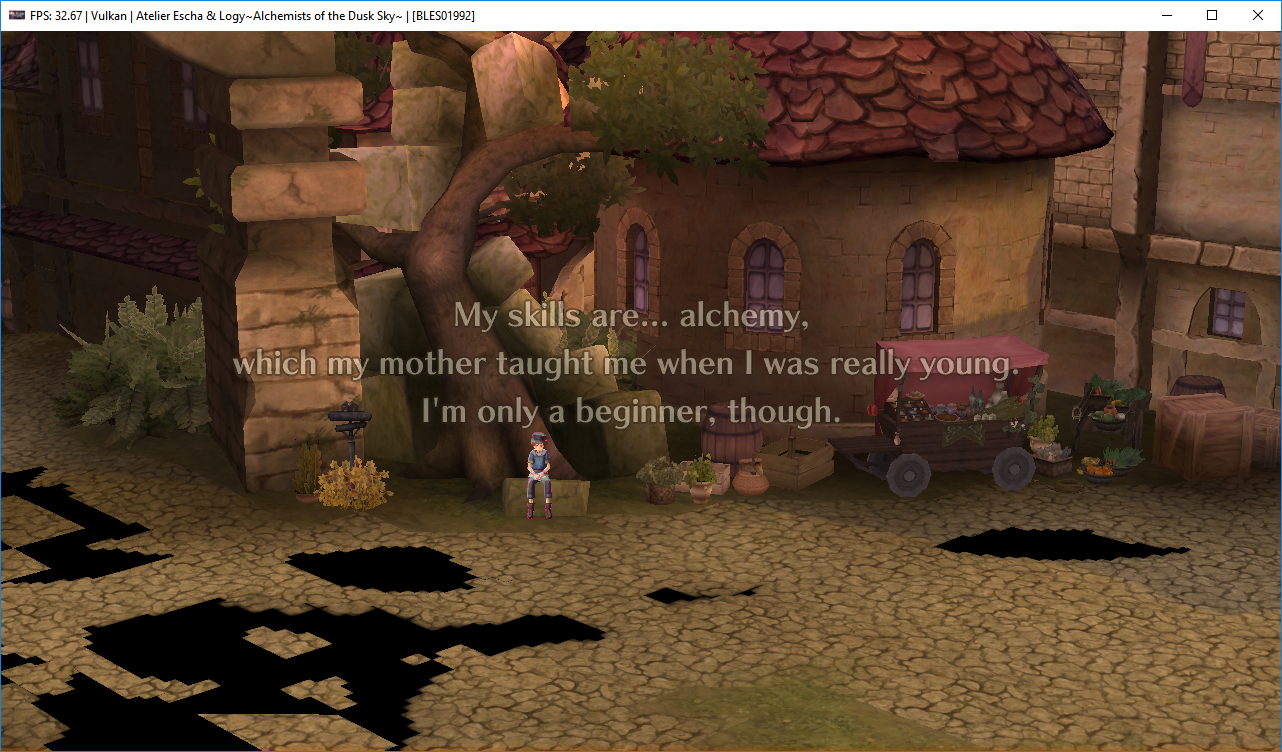Minimize the game window
Image resolution: width=1282 pixels, height=752 pixels.
pos(1166,15)
